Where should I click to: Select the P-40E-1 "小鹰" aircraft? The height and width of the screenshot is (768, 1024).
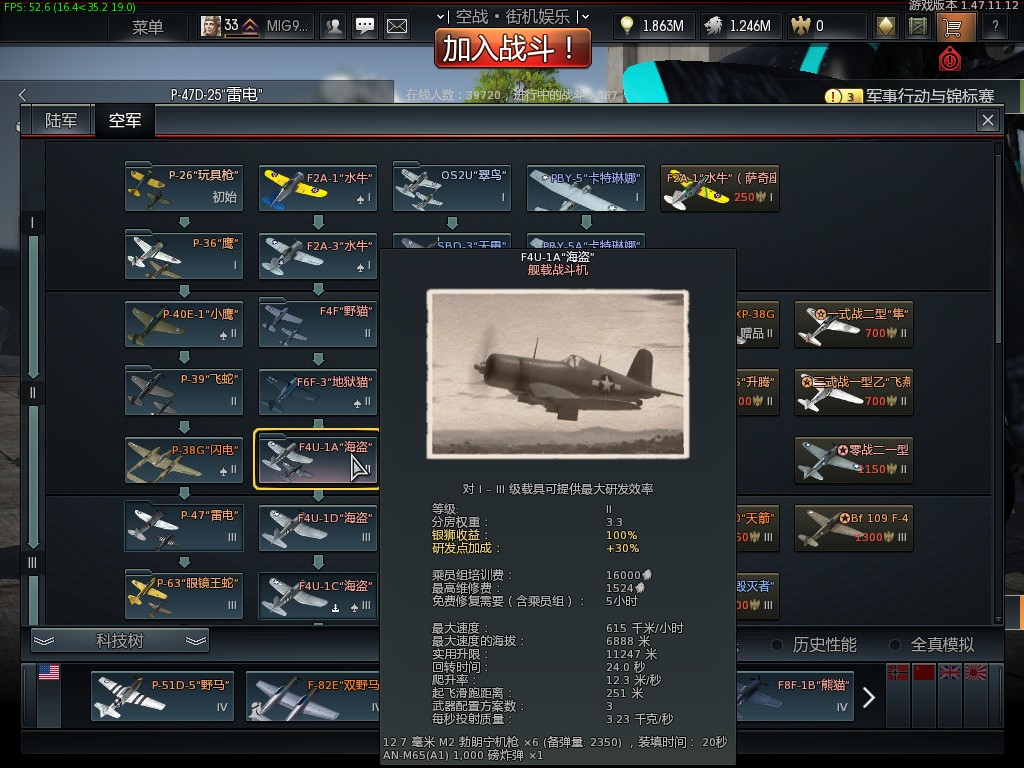coord(184,322)
